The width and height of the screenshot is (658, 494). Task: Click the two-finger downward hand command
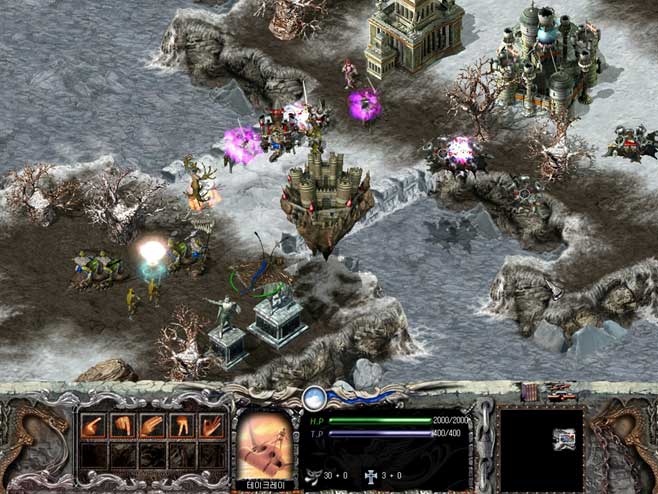(x=182, y=426)
